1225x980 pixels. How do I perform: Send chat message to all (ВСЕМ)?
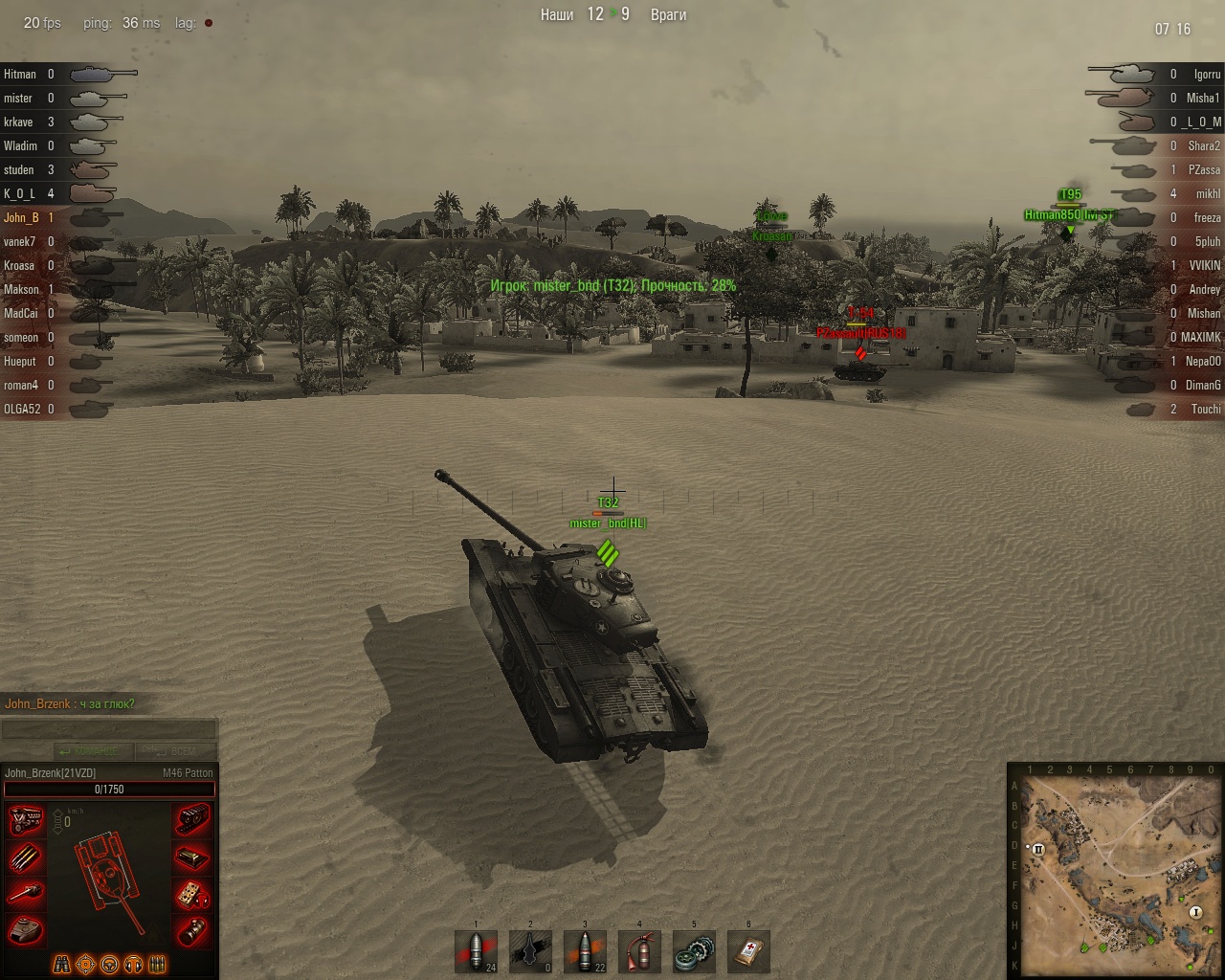click(175, 751)
